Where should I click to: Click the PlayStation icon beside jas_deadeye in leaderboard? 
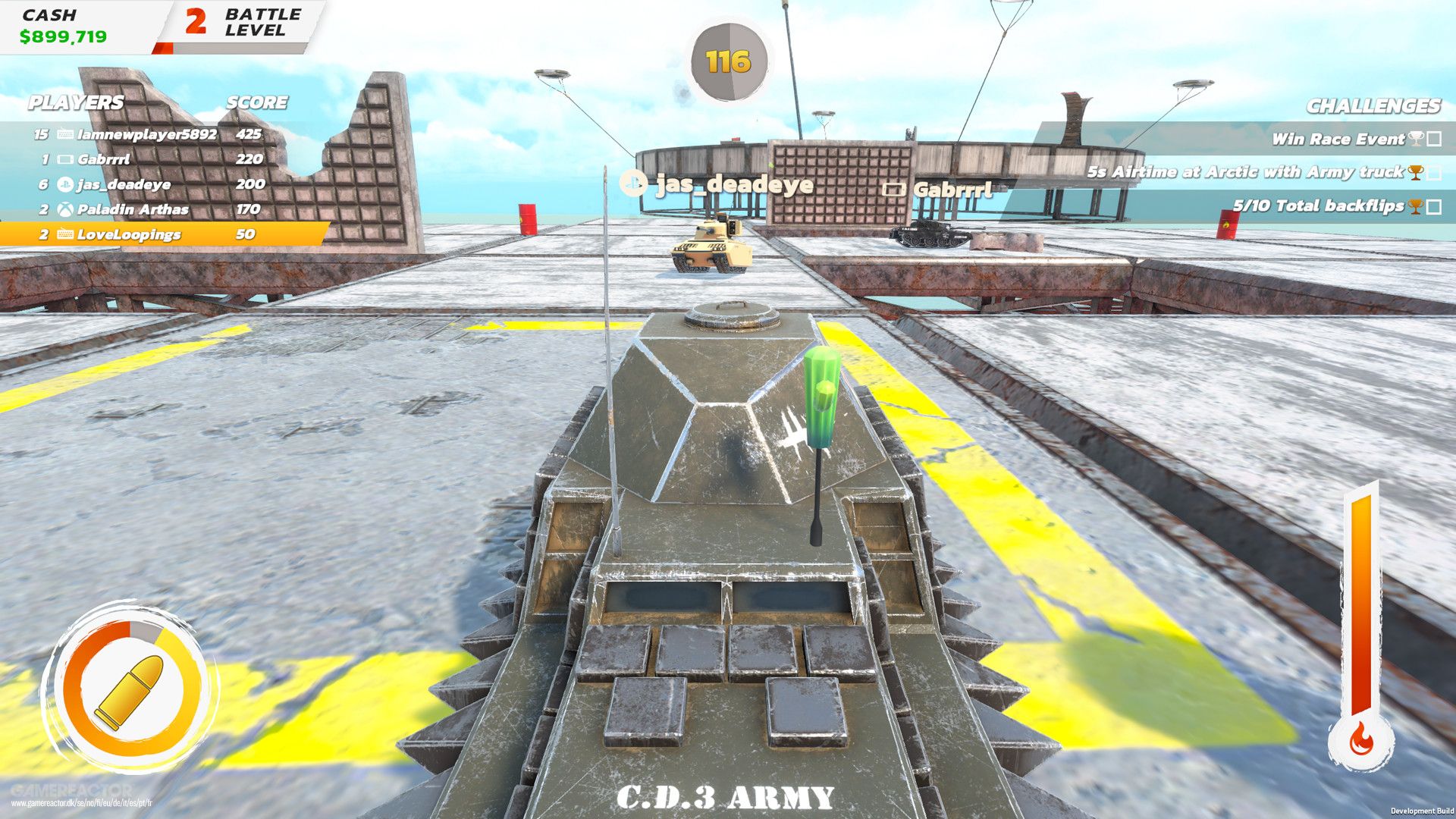point(66,185)
